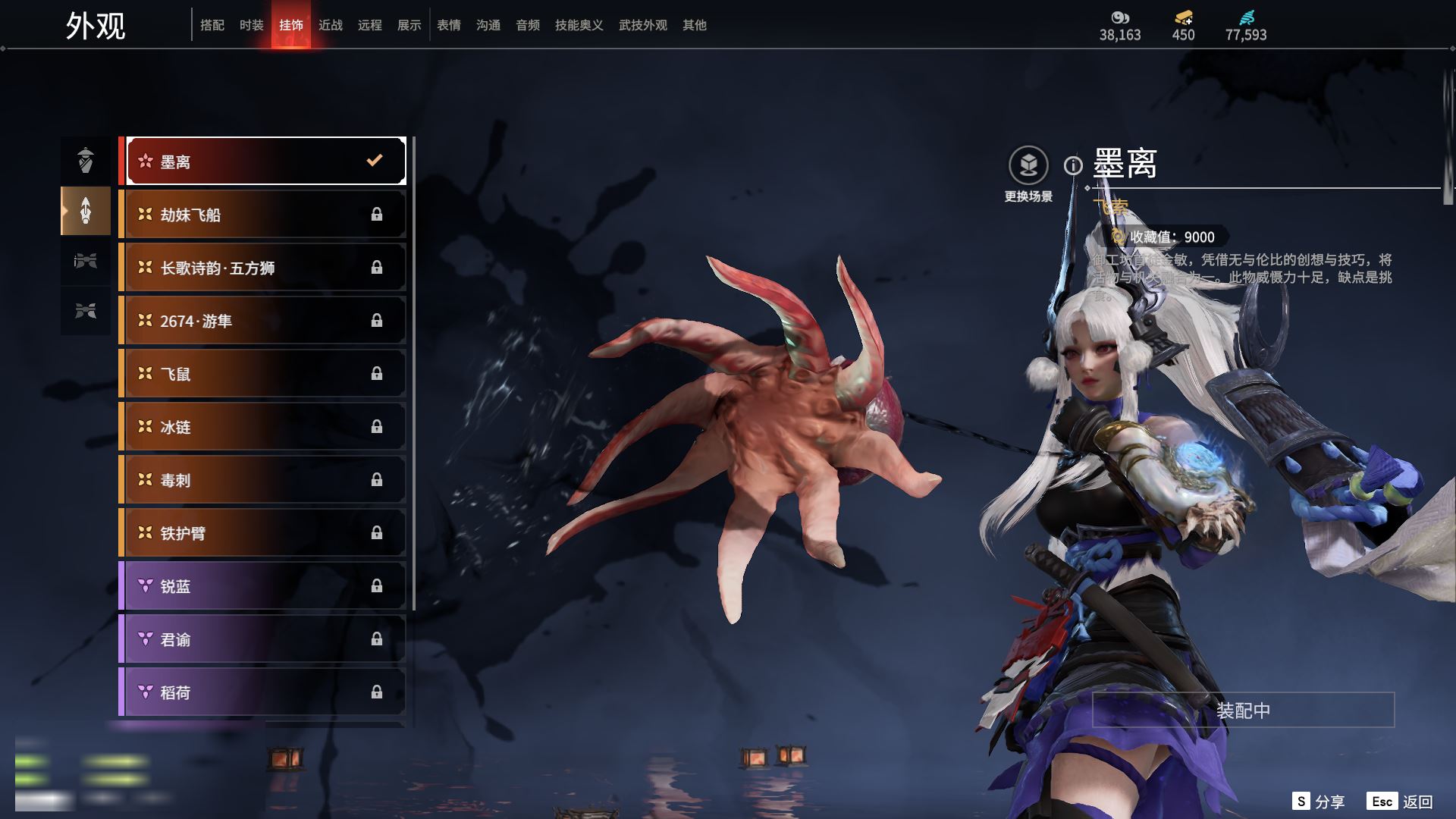Select the 飞鼠 accessory row

pyautogui.click(x=265, y=374)
